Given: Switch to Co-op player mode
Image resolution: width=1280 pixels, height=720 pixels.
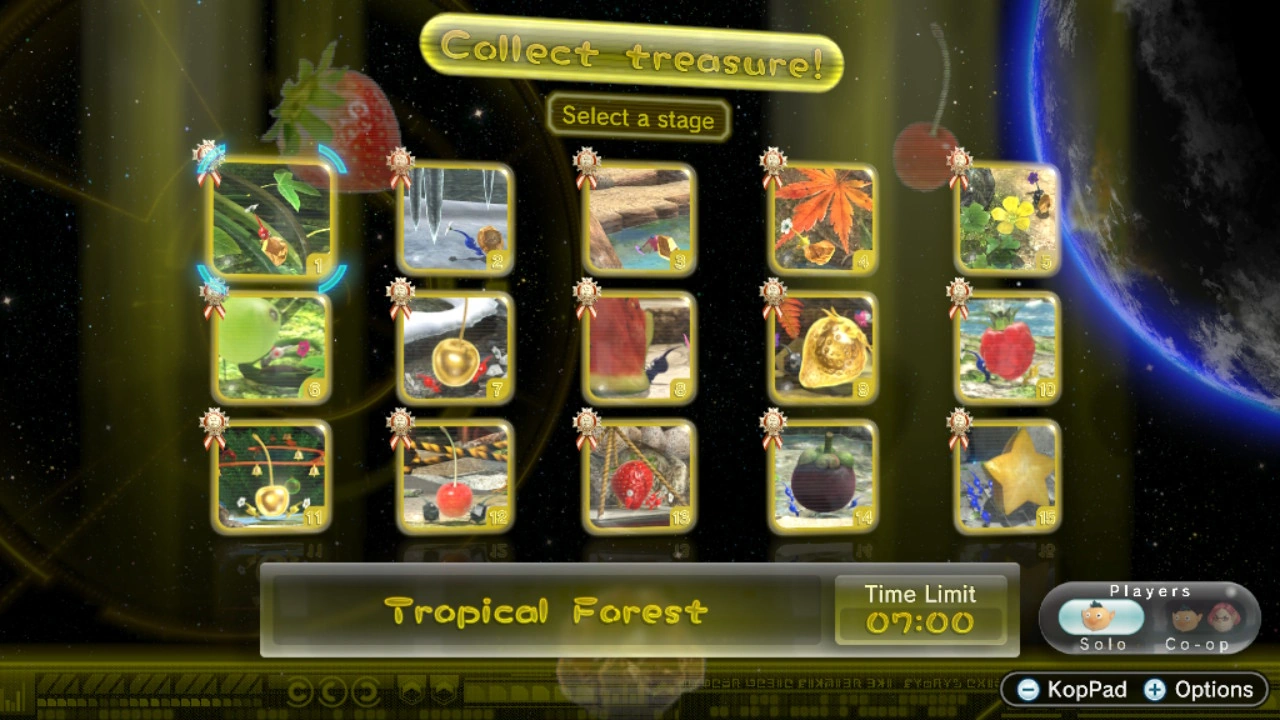Looking at the screenshot, I should 1195,618.
